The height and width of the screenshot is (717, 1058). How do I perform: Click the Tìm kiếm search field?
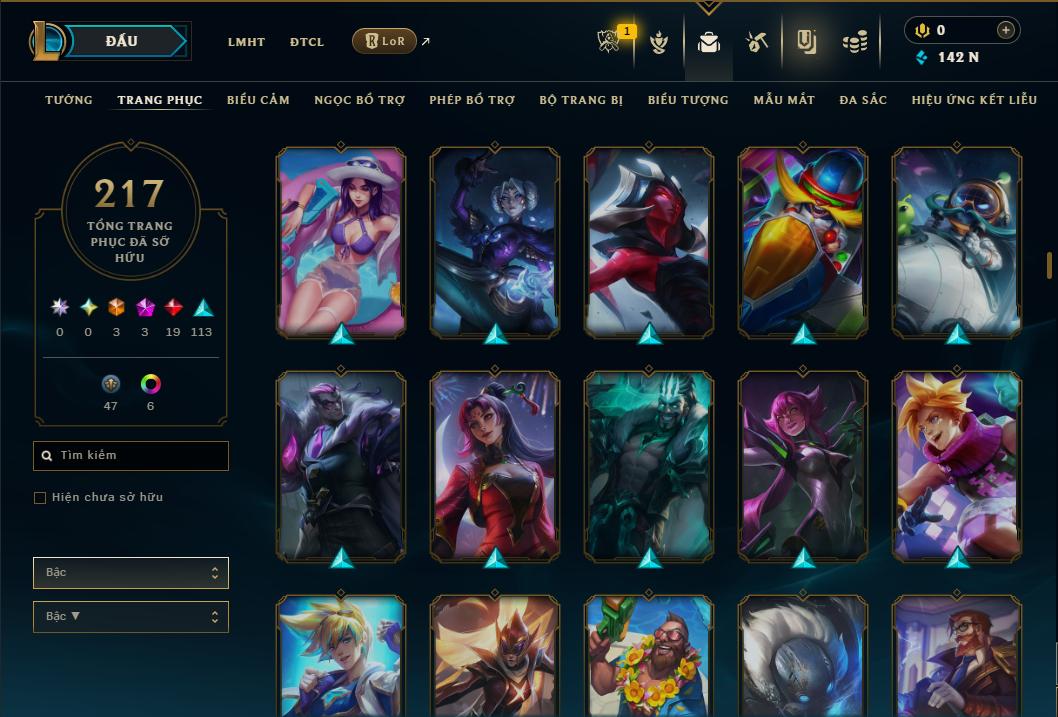click(x=131, y=456)
